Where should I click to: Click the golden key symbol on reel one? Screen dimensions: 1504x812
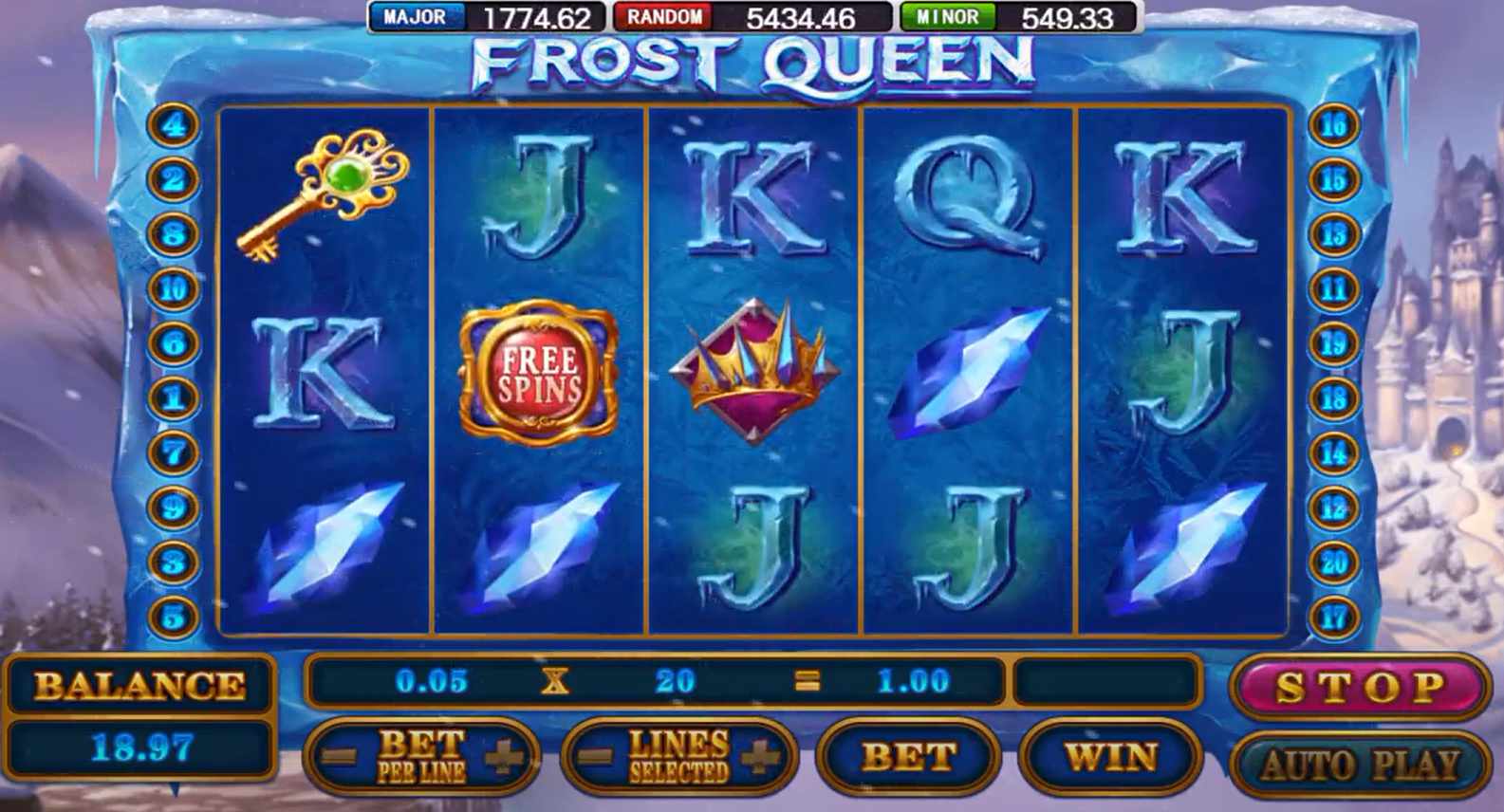pyautogui.click(x=327, y=199)
